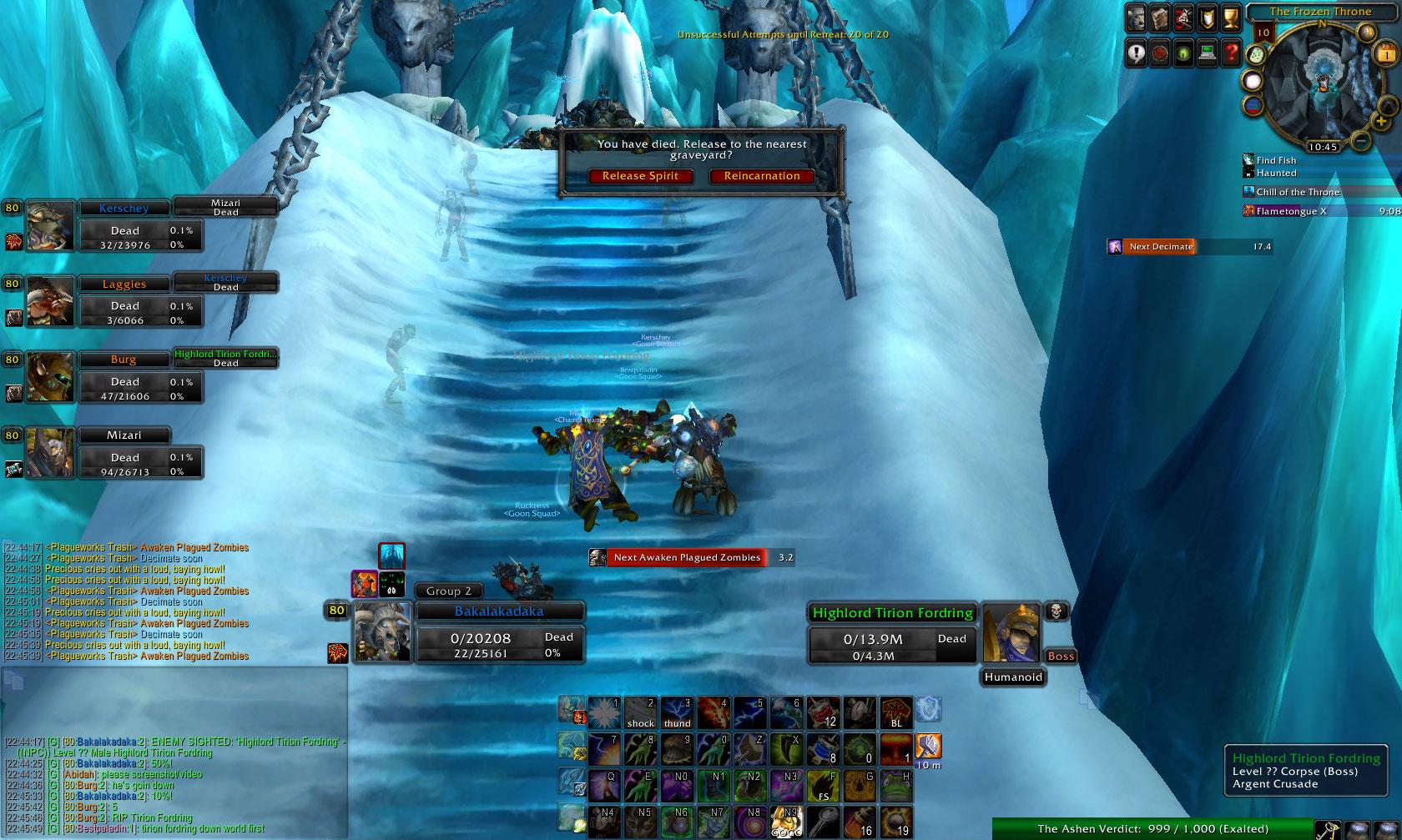Viewport: 1402px width, 840px height.
Task: Zoom in the minimap with plus button
Action: point(1381,122)
